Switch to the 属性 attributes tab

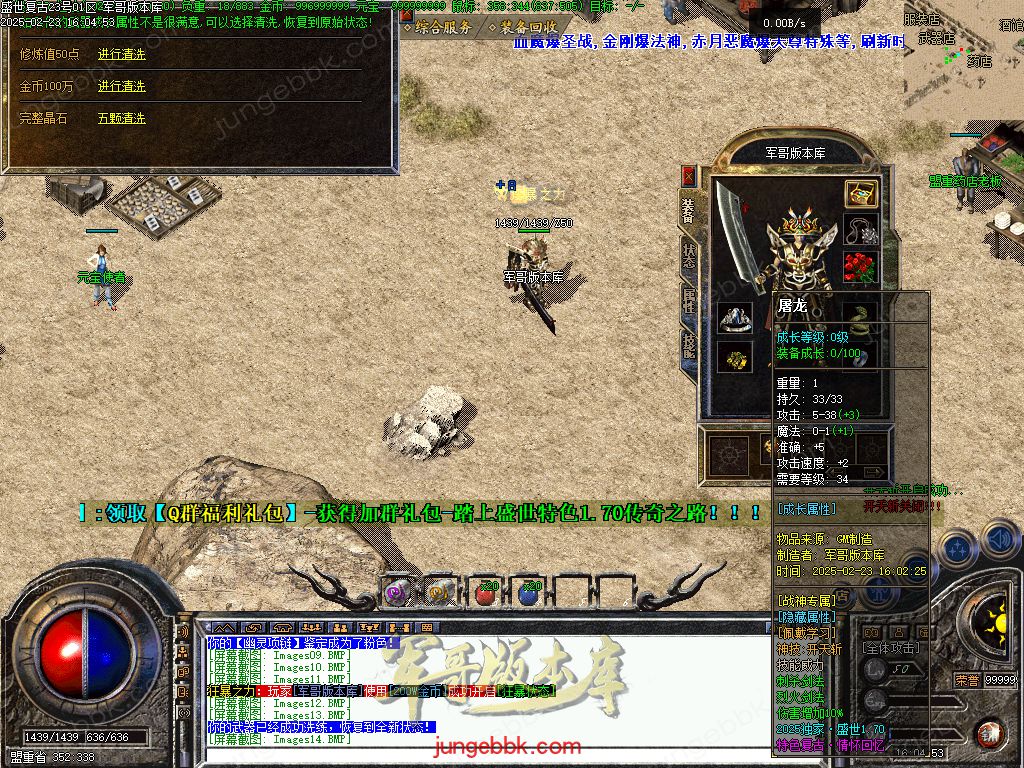(689, 298)
